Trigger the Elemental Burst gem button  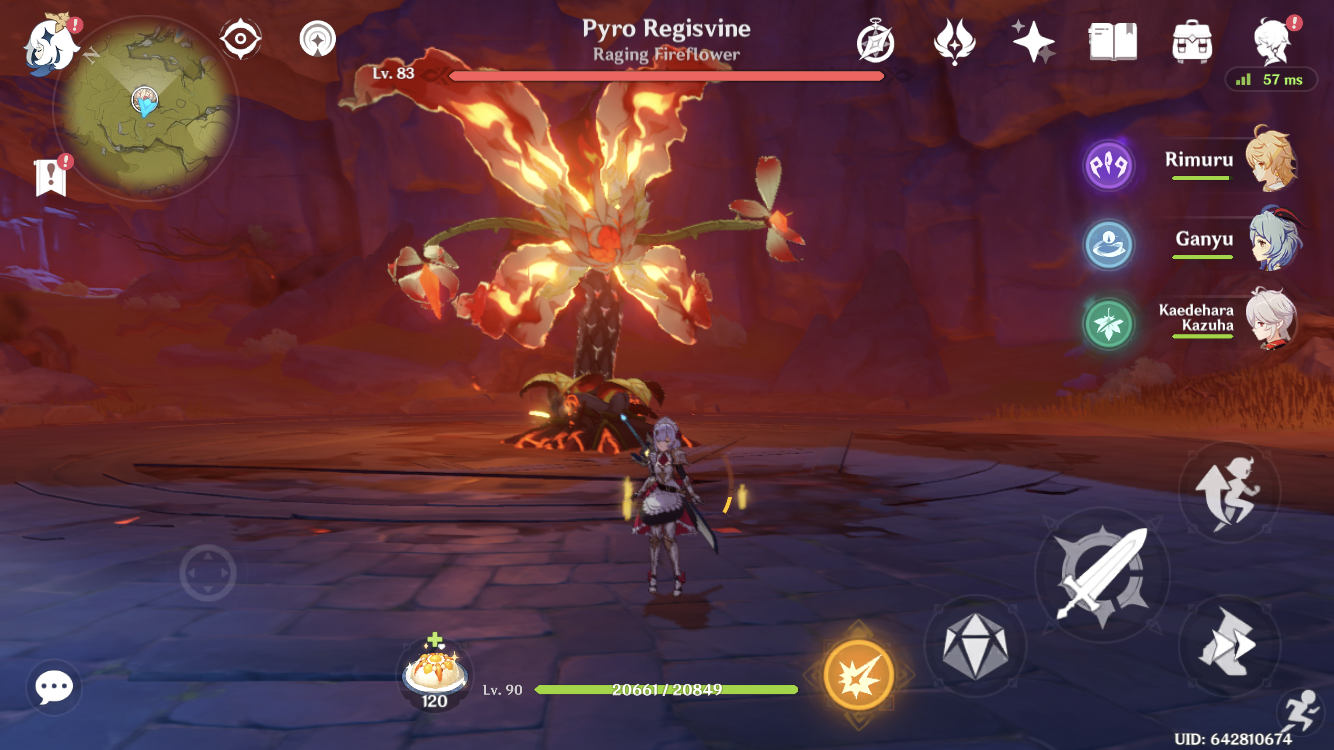point(977,645)
